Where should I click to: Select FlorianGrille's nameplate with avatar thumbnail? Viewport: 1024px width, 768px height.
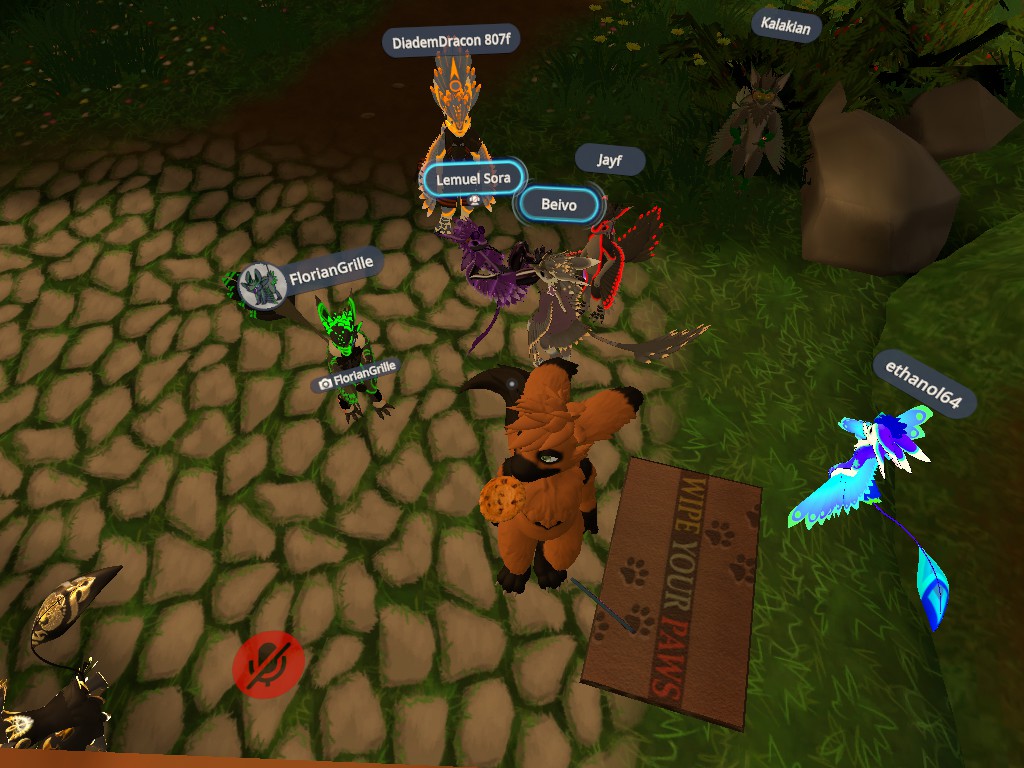point(311,277)
